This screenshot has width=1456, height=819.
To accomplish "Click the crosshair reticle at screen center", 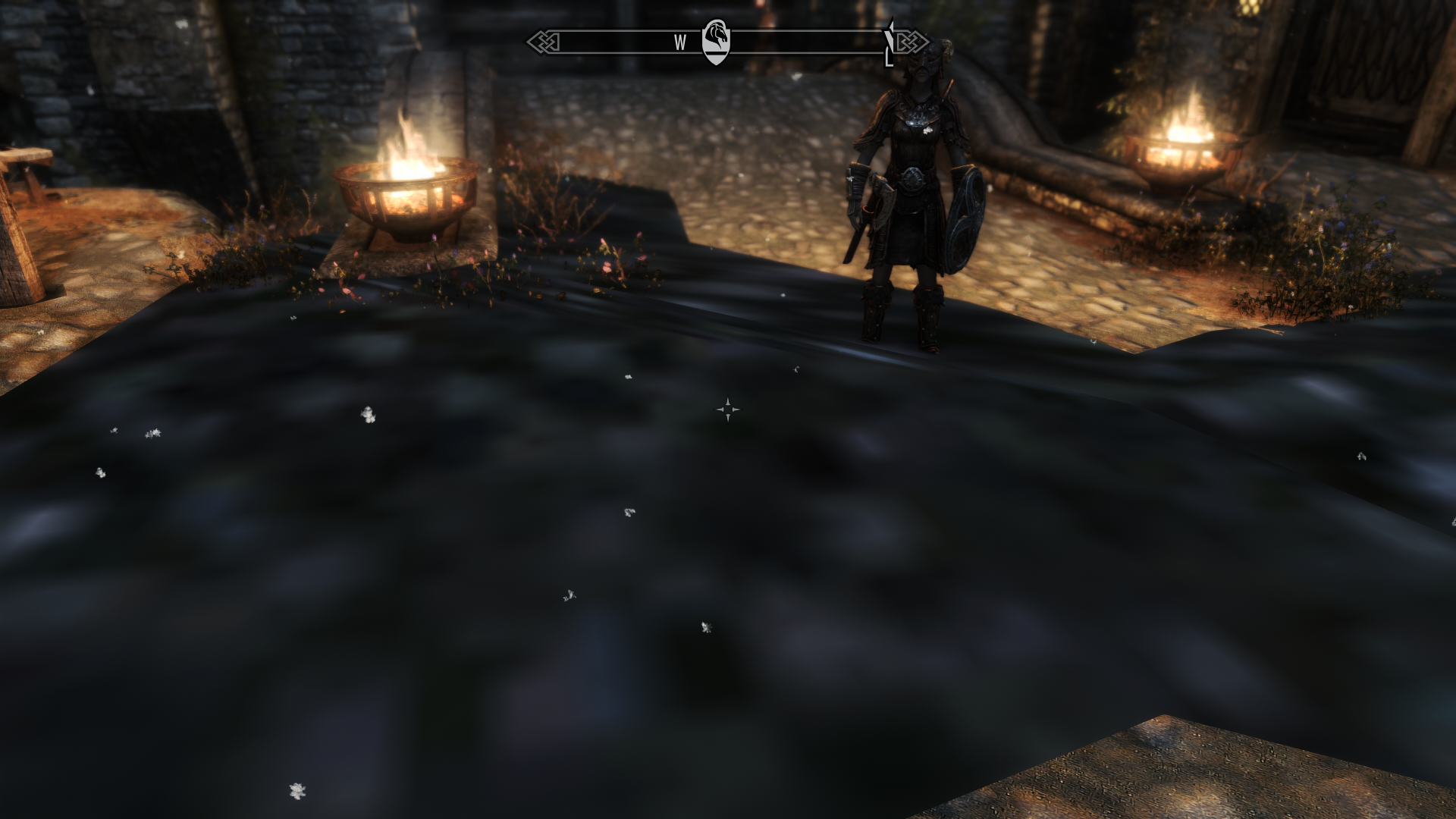I will (x=728, y=409).
